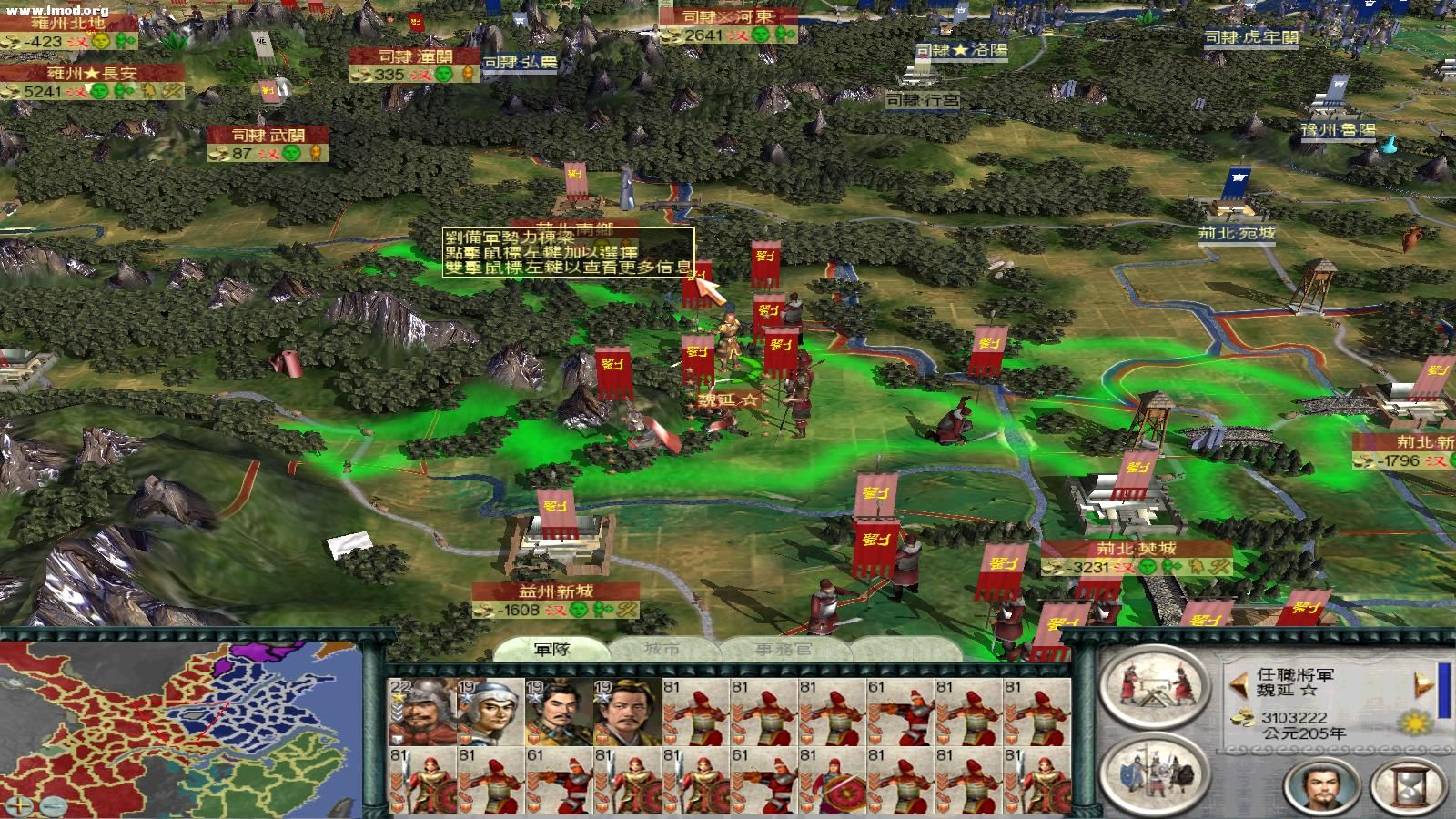Click the gold coins treasury icon
The image size is (1456, 819).
tap(1244, 718)
